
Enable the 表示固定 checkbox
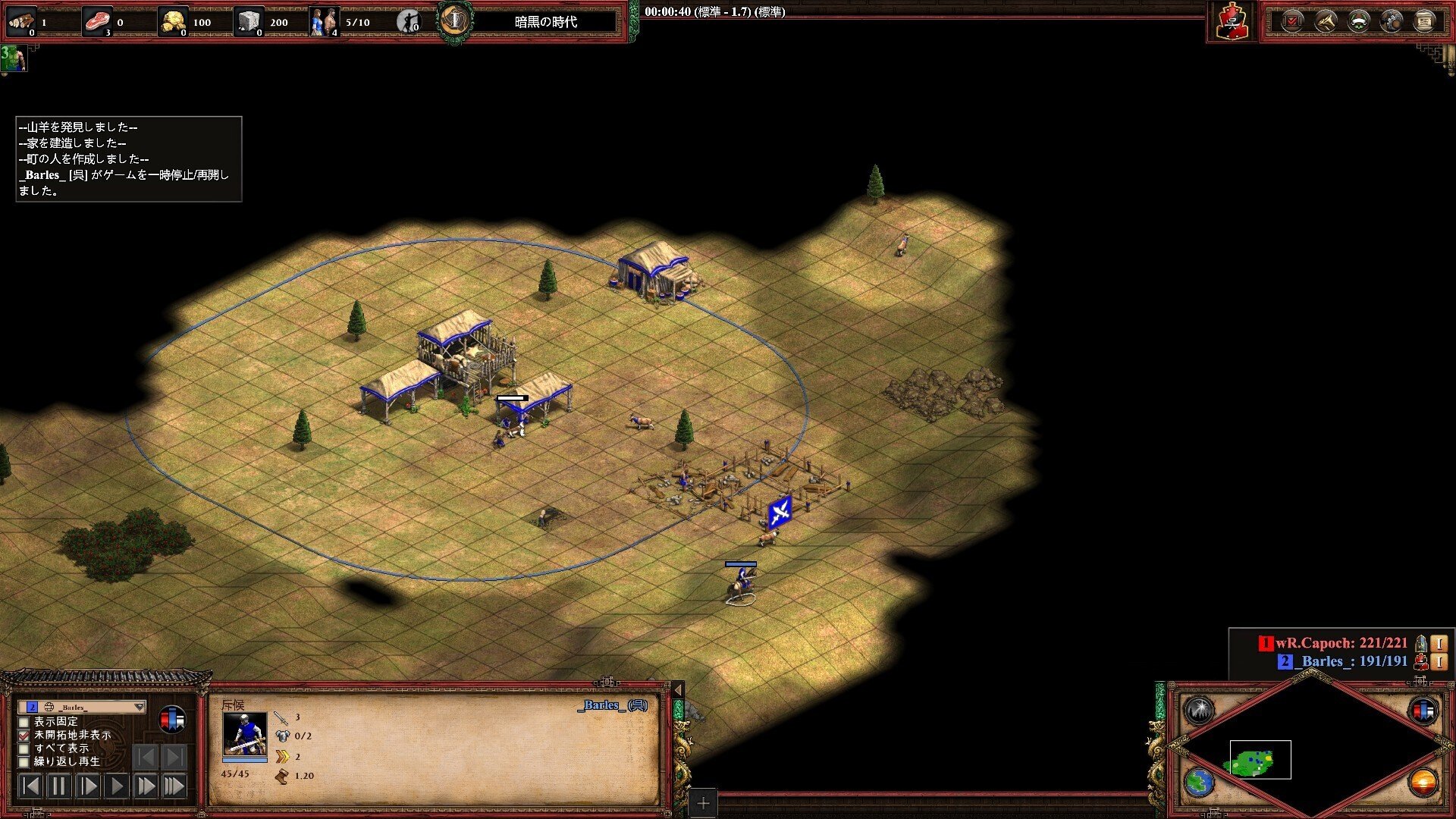(24, 723)
